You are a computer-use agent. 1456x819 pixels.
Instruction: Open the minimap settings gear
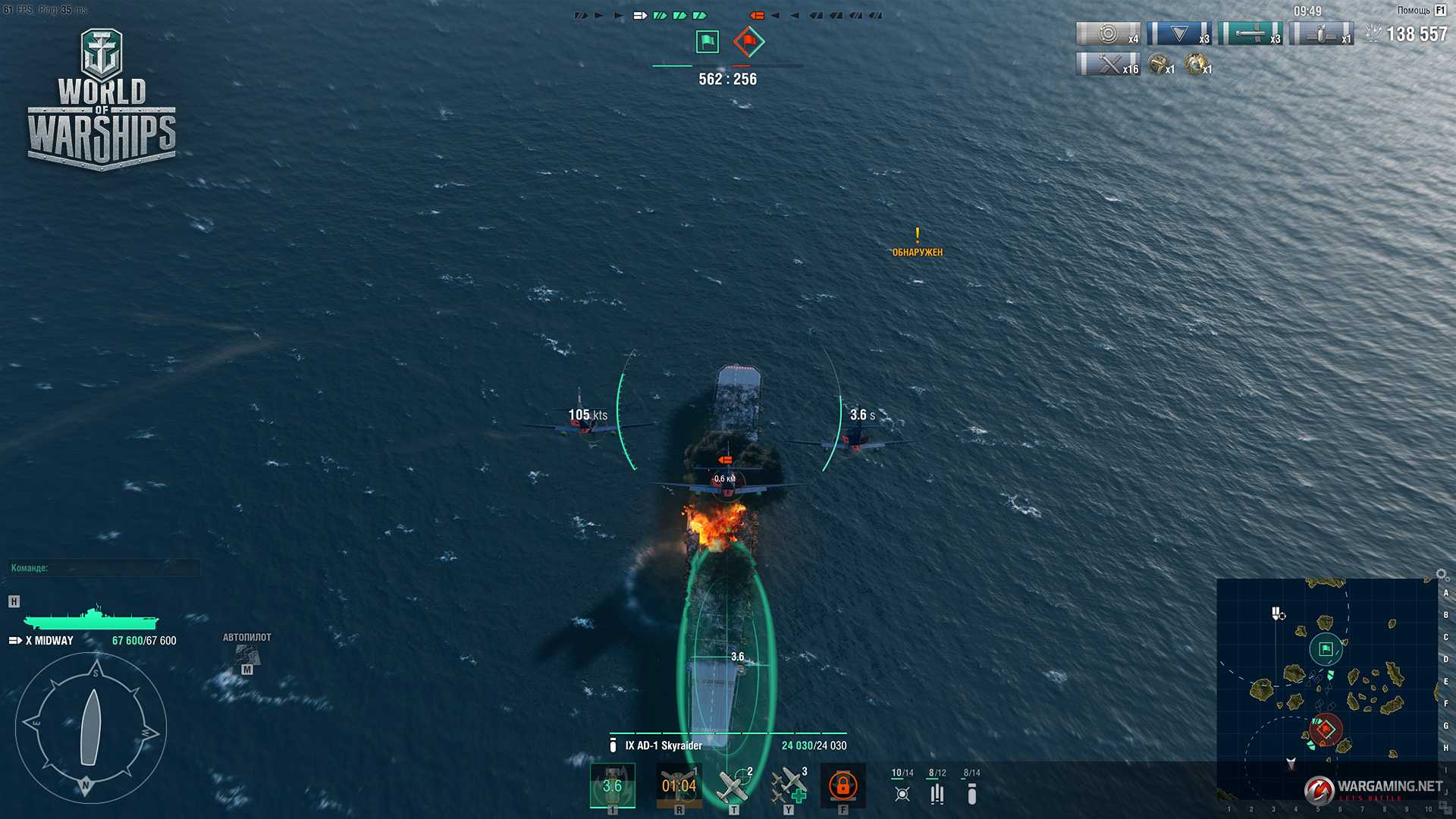tap(1442, 575)
